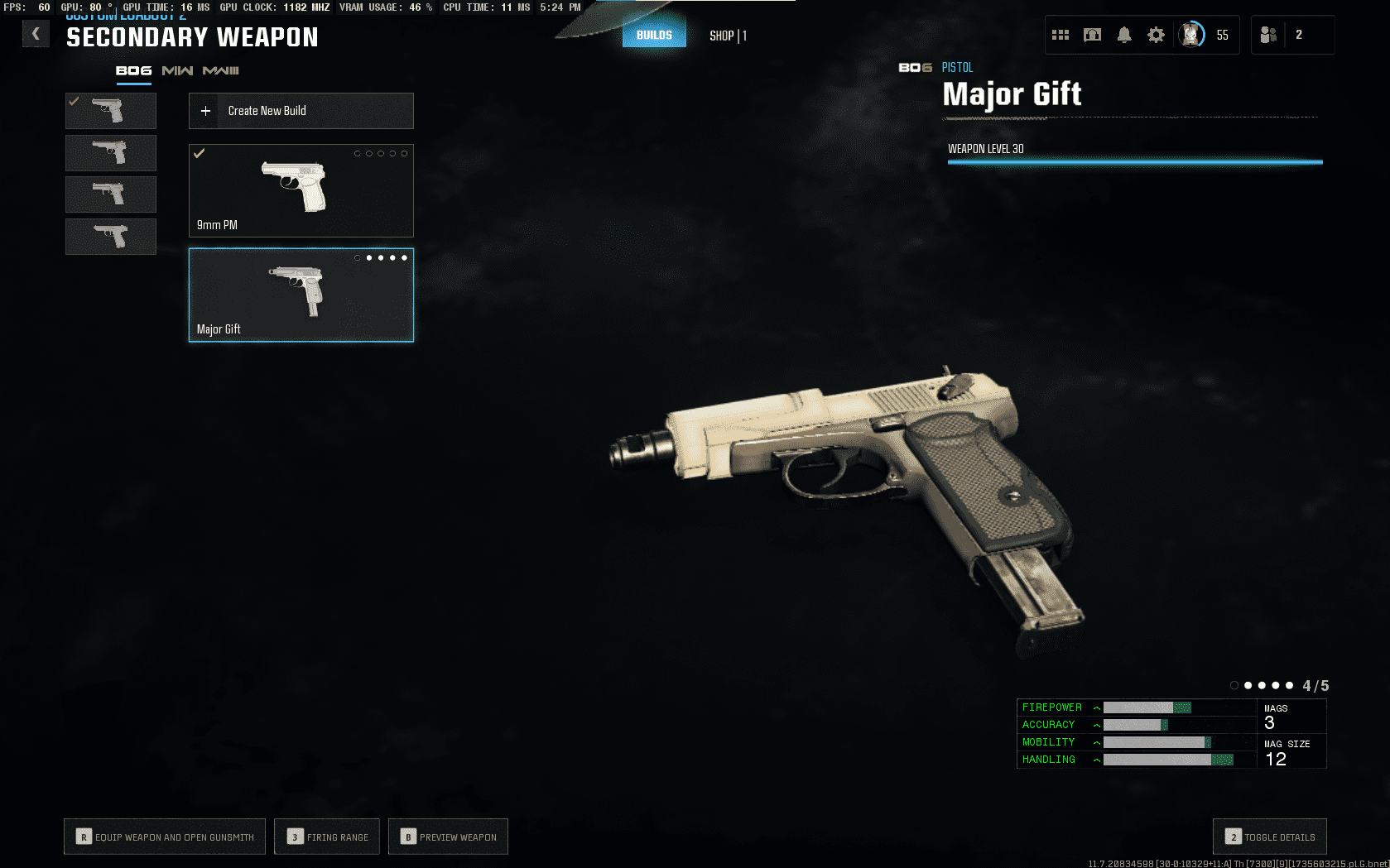
Task: Select the 9mm PM build
Action: [x=301, y=190]
